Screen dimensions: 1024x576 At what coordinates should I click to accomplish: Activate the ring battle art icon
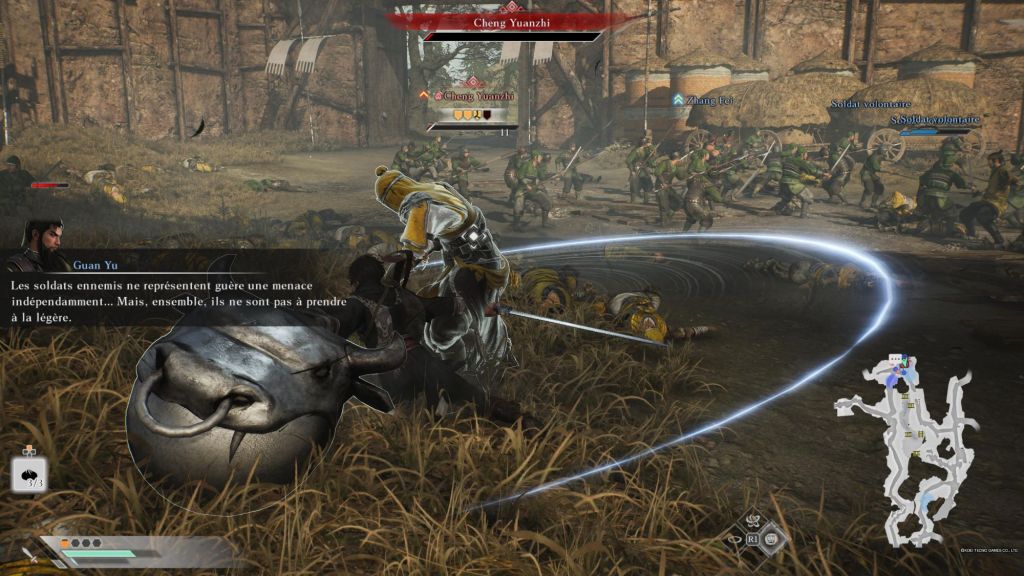(x=735, y=539)
